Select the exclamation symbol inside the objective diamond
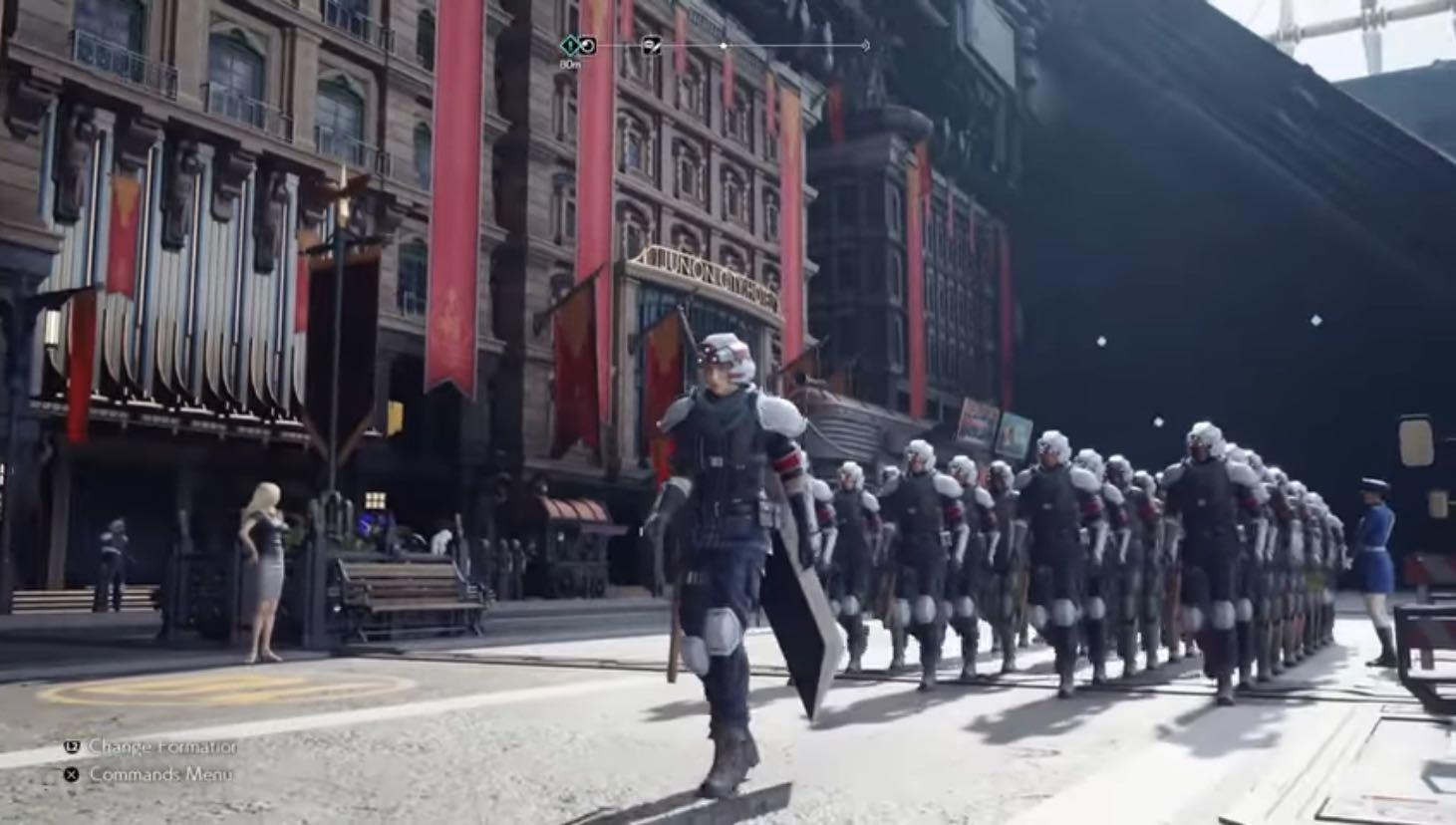Screen dimensions: 1456x825 tap(569, 45)
